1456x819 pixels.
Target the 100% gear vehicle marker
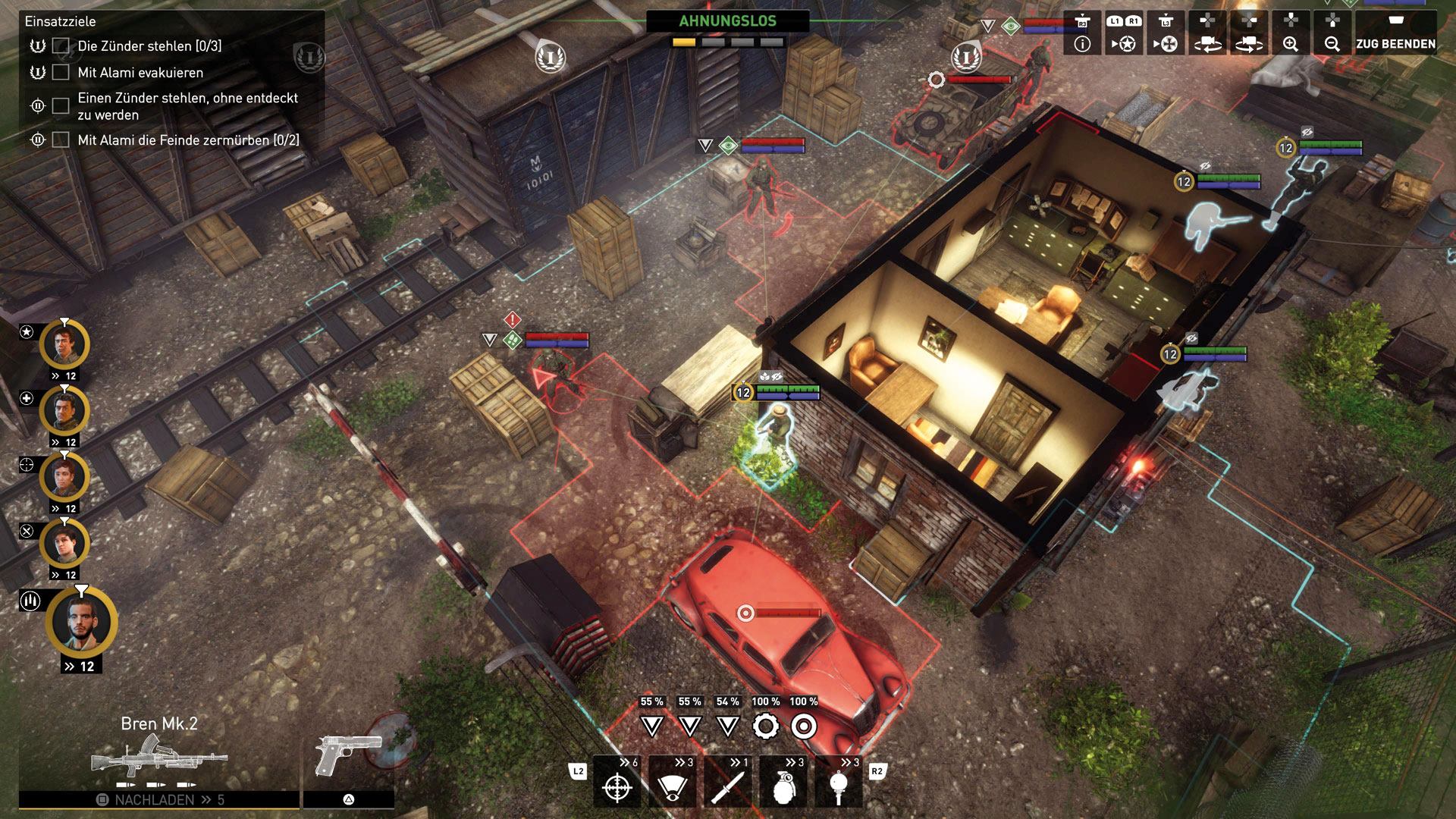(x=766, y=726)
